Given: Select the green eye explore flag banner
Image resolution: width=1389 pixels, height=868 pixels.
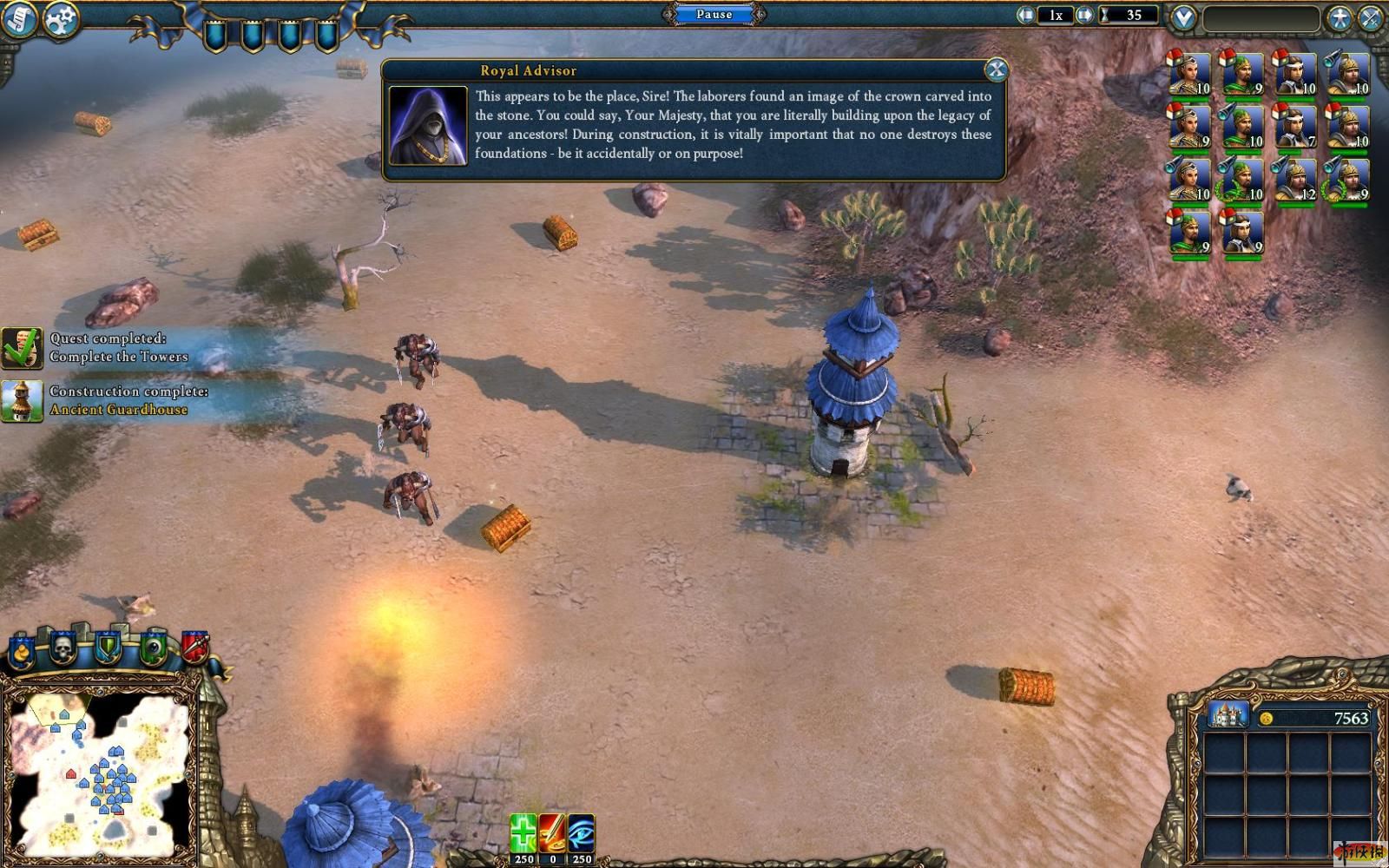Looking at the screenshot, I should pos(154,648).
